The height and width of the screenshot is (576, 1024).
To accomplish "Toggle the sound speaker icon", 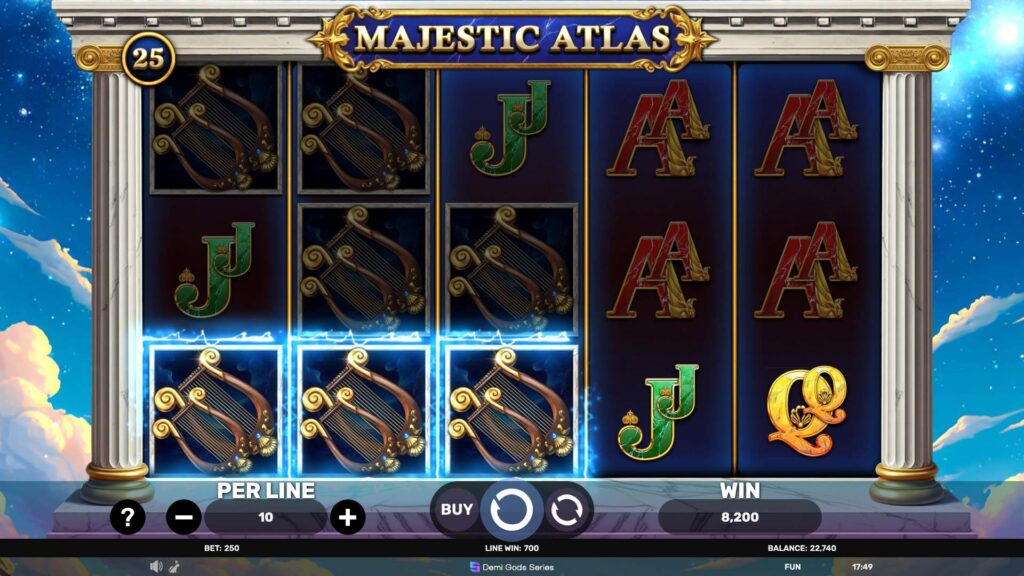I will tap(156, 566).
